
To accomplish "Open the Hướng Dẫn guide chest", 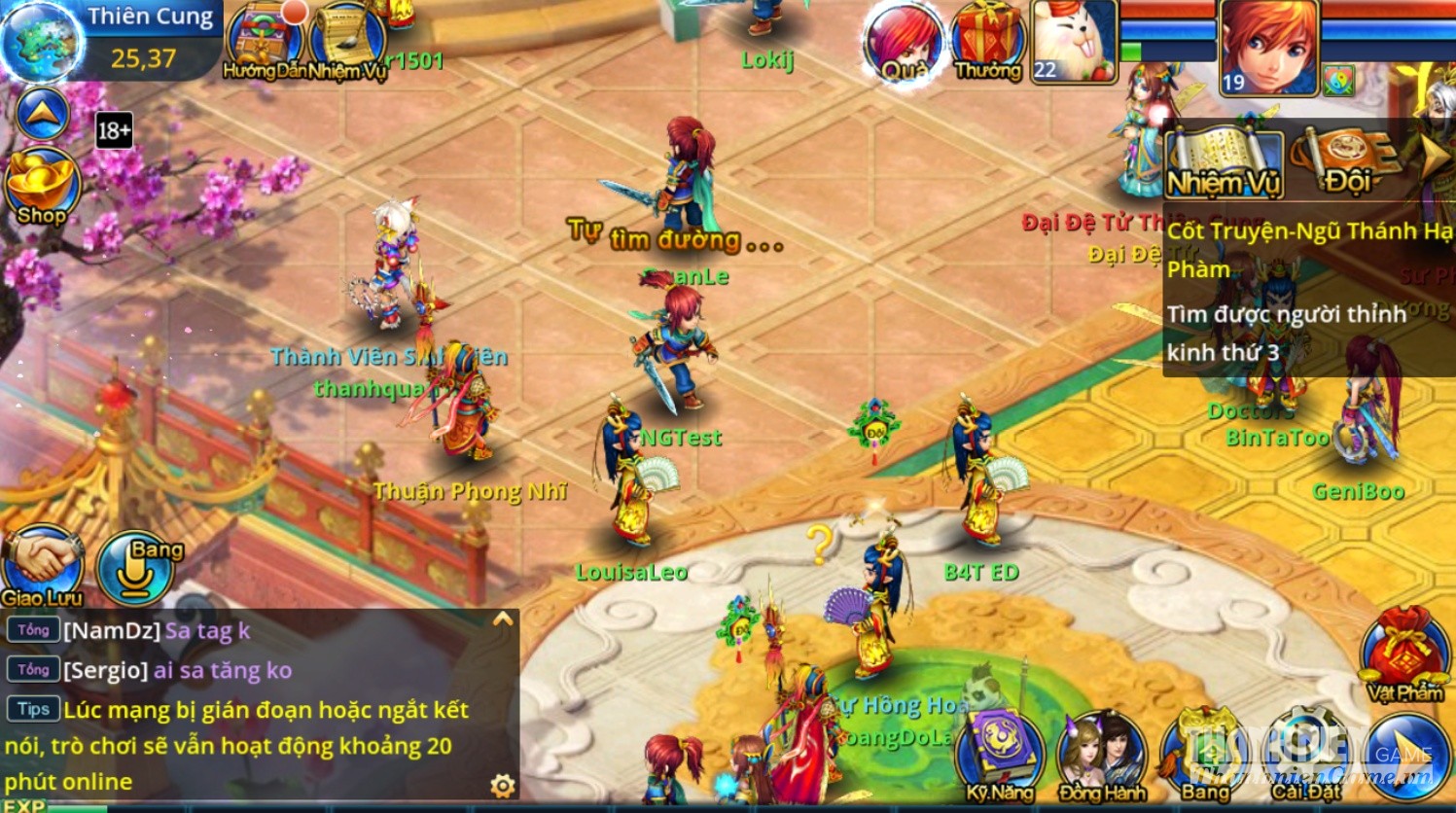I will 263,41.
